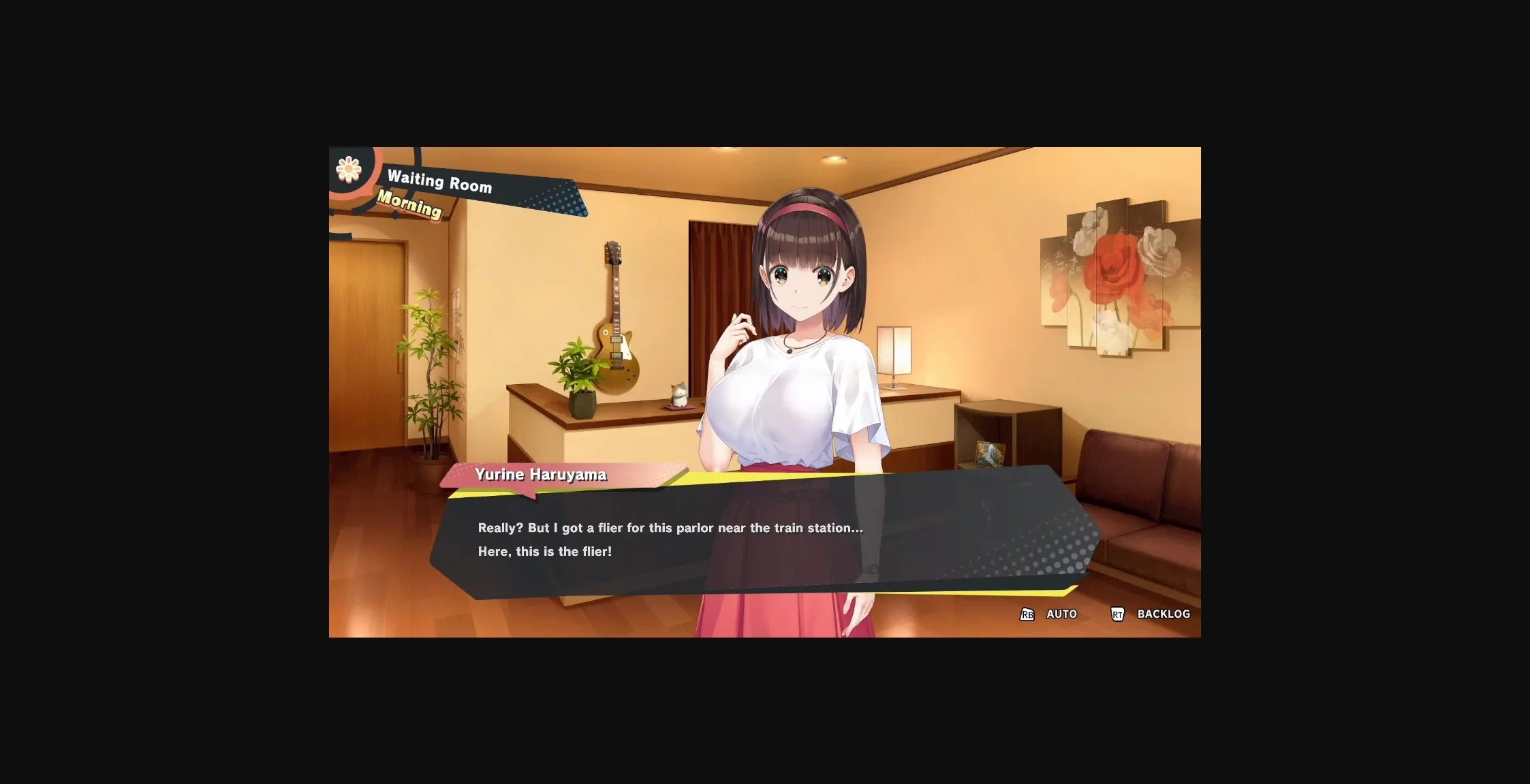Click the dialogue line about the flier
The height and width of the screenshot is (784, 1530).
670,527
